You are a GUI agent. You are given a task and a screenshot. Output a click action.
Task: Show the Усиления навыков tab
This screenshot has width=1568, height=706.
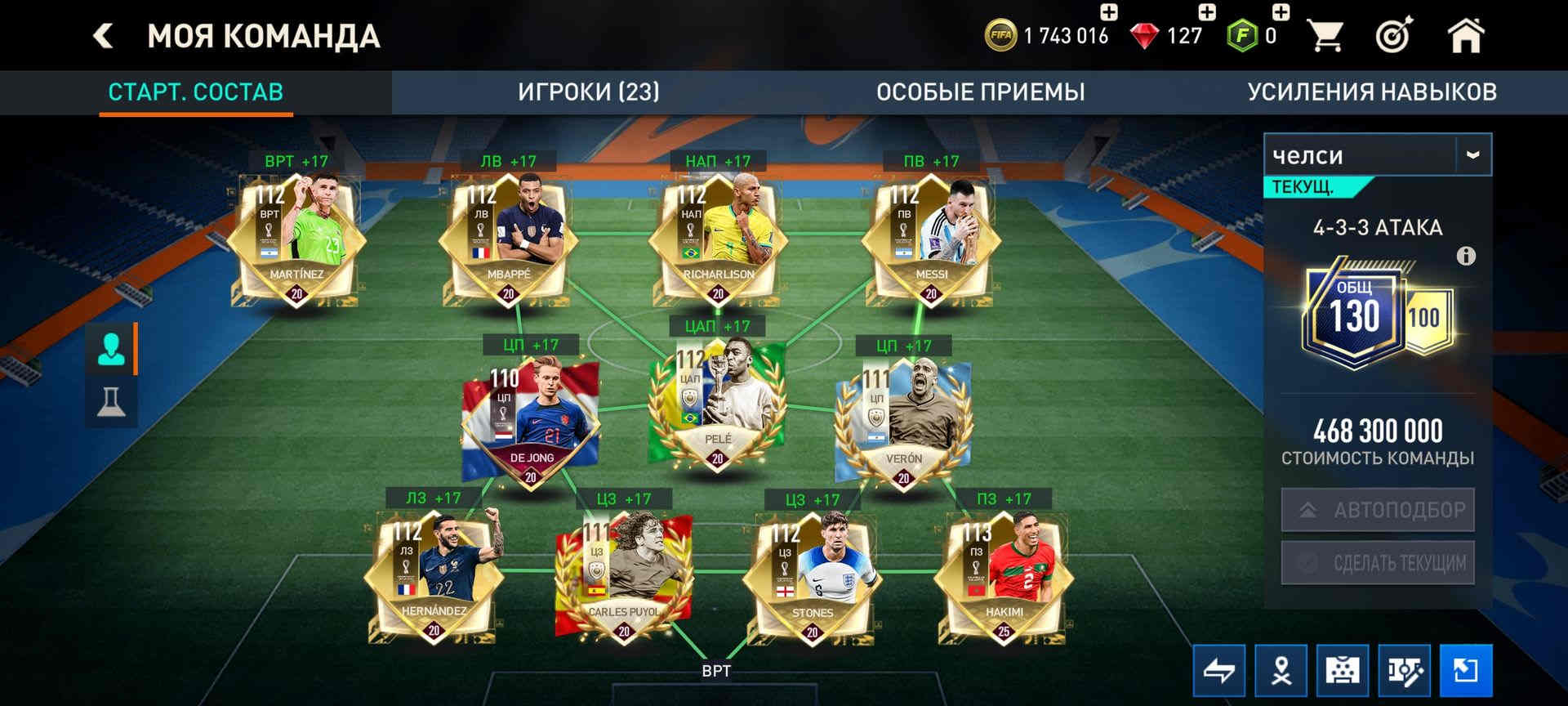coord(1371,92)
